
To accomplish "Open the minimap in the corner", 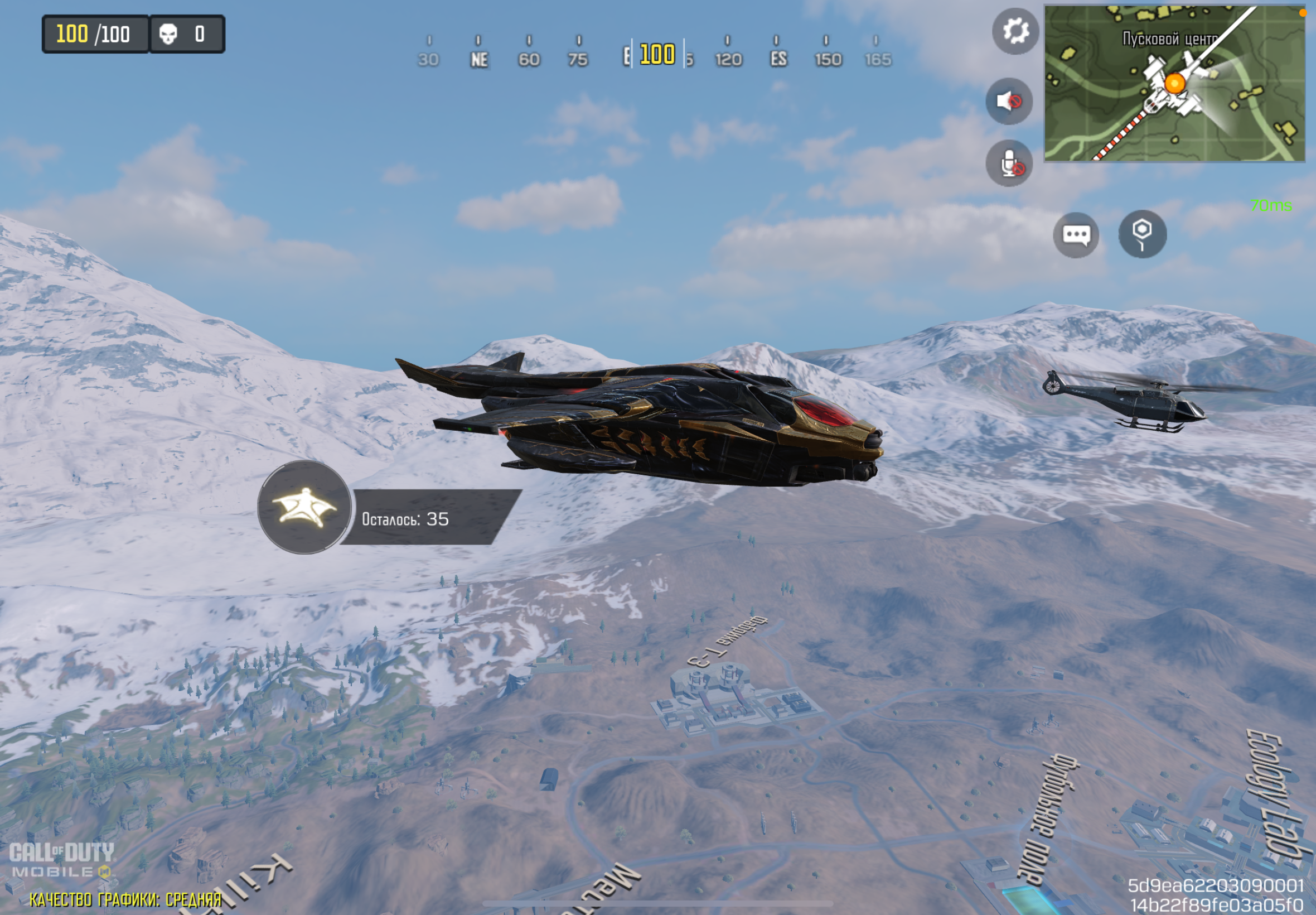I will [1174, 84].
